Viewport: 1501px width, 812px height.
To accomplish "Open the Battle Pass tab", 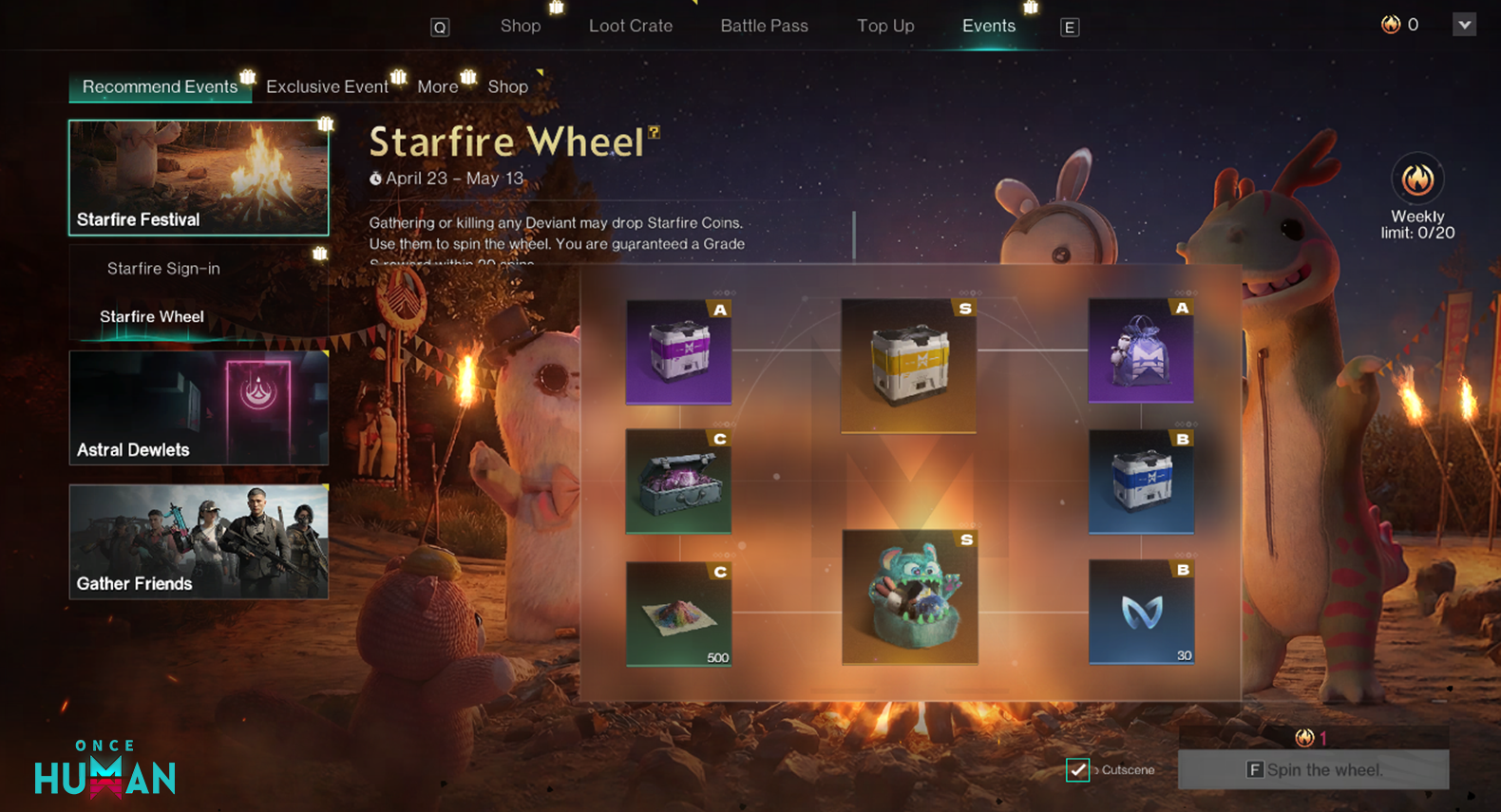I will pyautogui.click(x=764, y=26).
